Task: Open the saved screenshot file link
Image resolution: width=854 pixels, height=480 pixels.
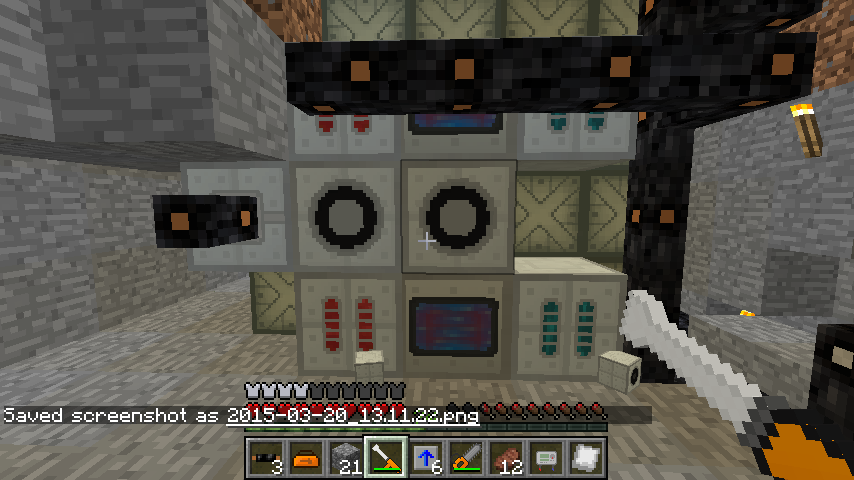Action: pos(352,415)
